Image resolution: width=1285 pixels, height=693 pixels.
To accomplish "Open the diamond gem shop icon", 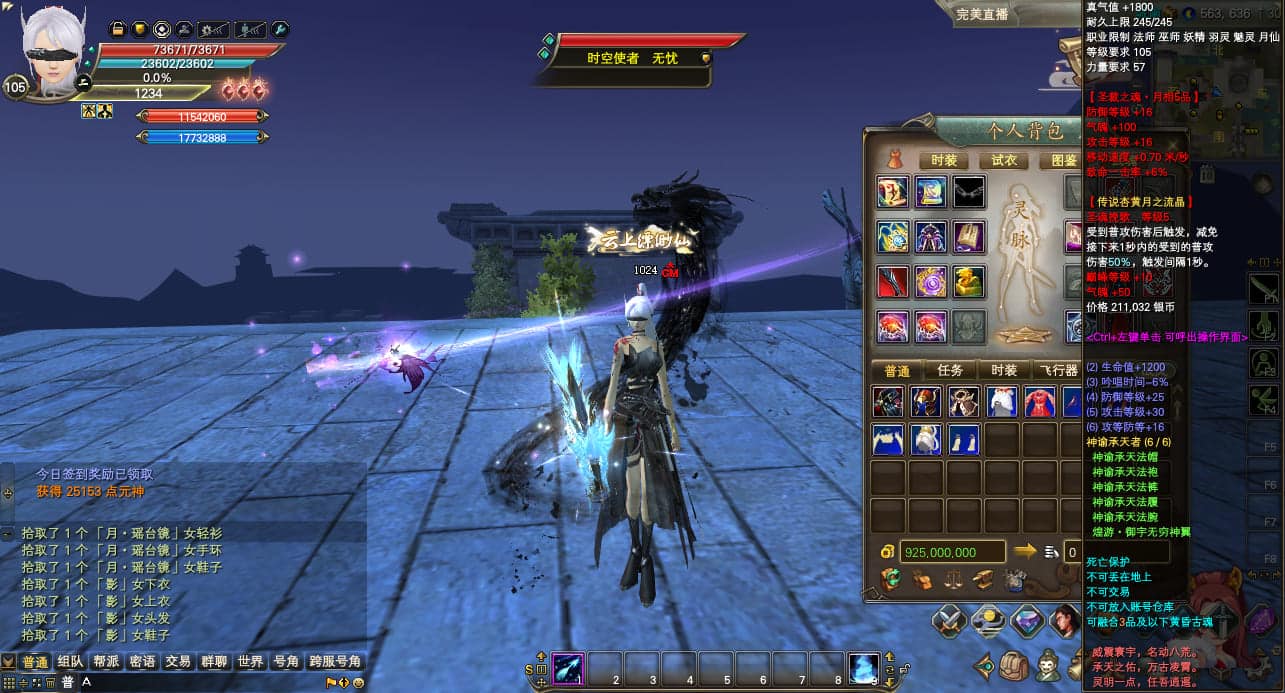I will pos(1027,623).
